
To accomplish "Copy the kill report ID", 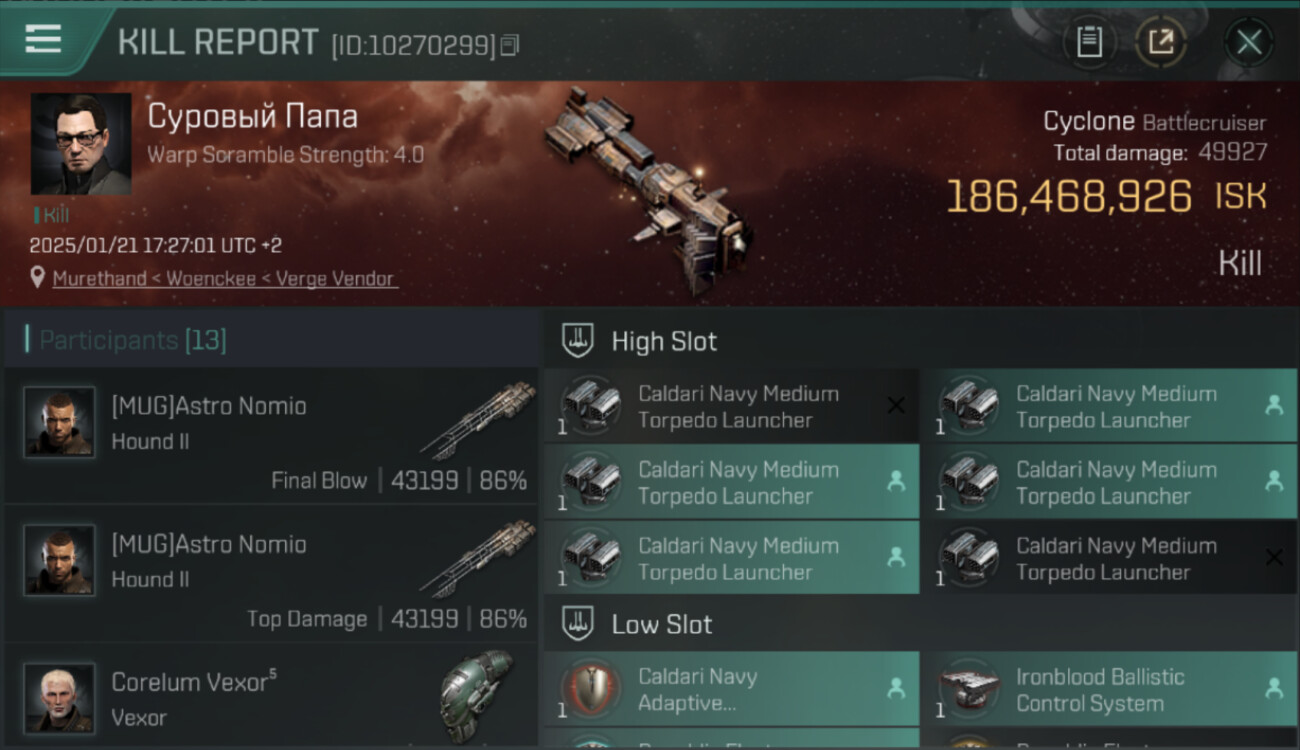I will [510, 45].
